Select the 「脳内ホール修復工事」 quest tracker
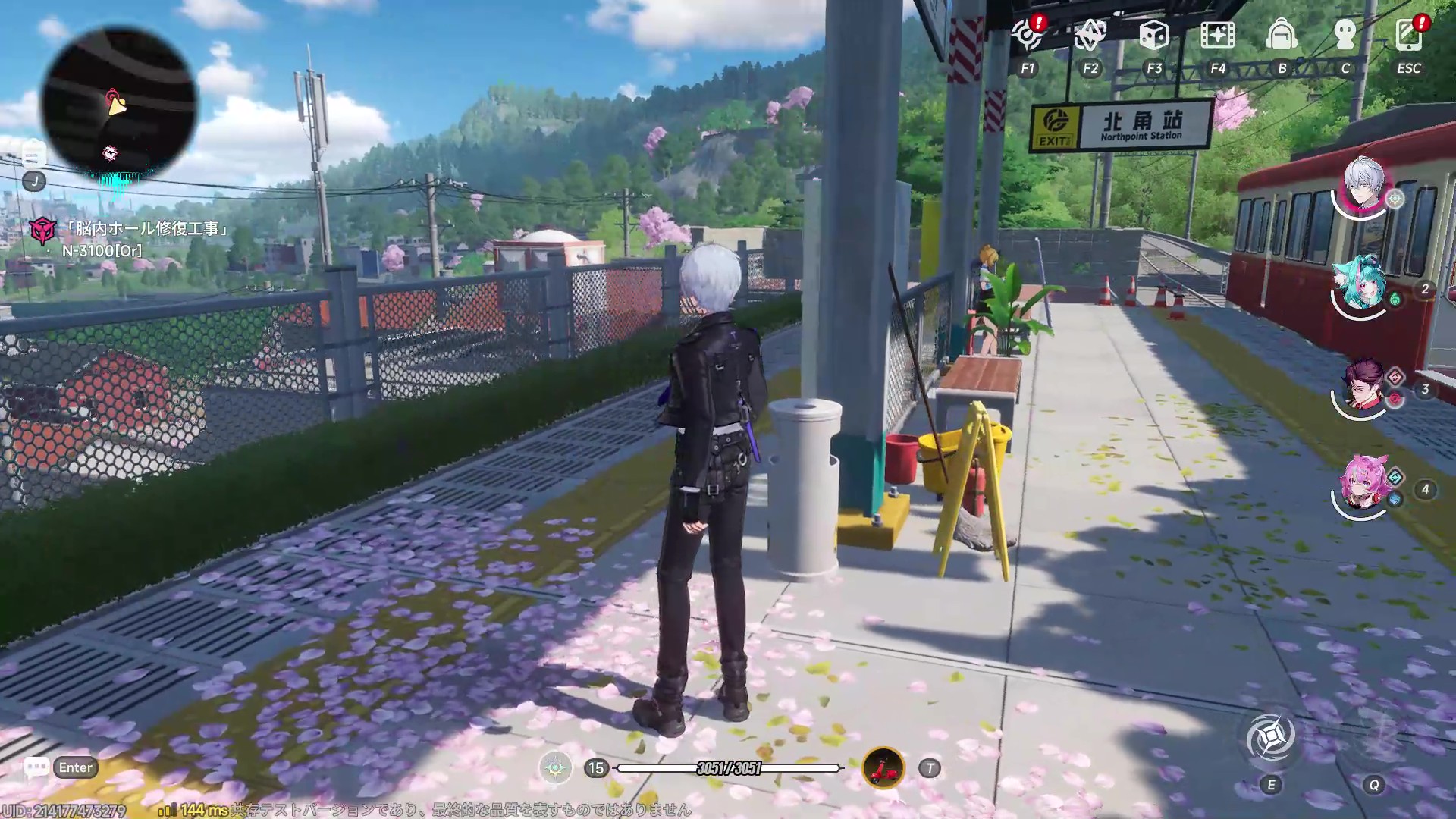 tap(144, 228)
